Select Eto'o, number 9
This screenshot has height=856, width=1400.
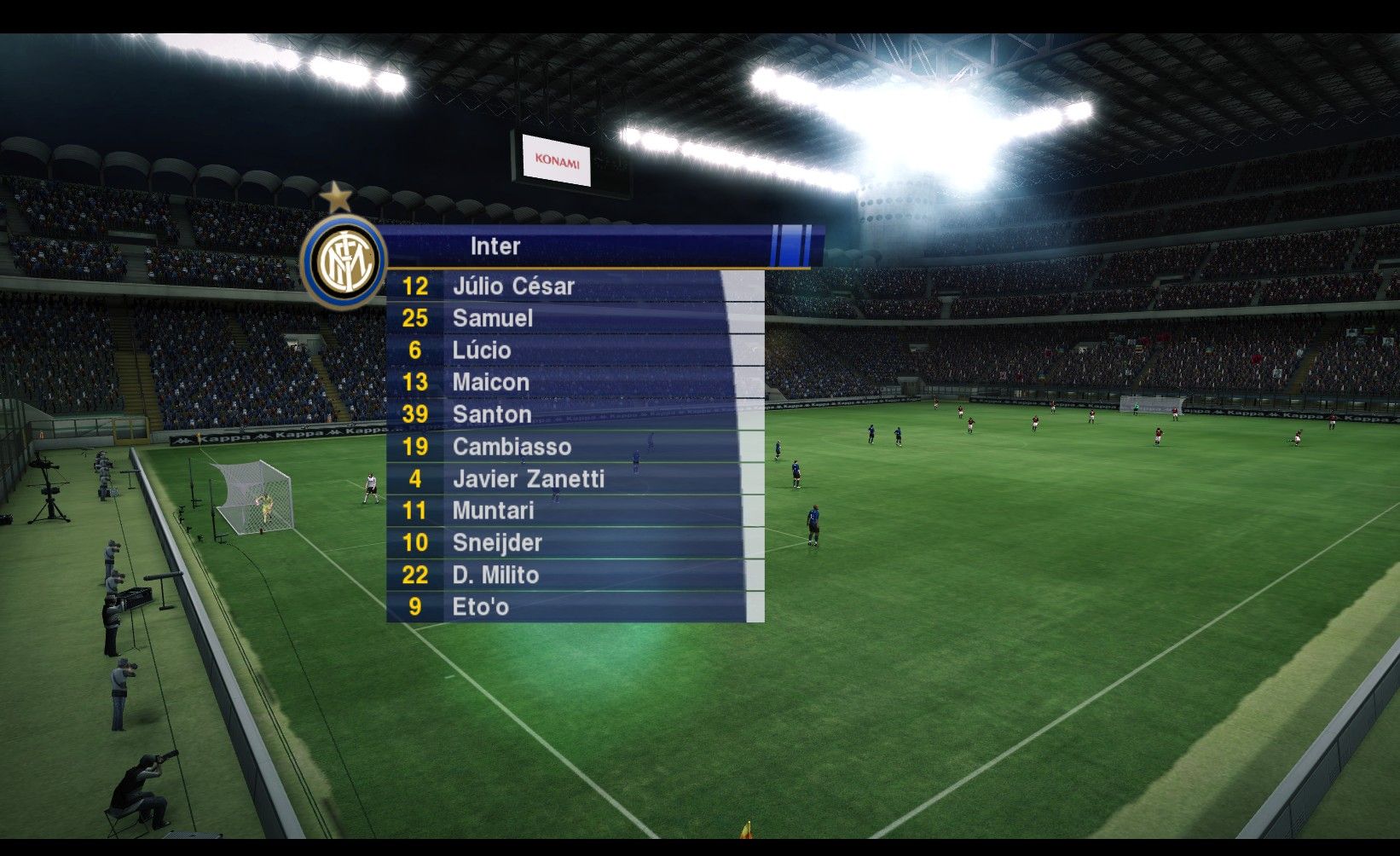point(480,607)
